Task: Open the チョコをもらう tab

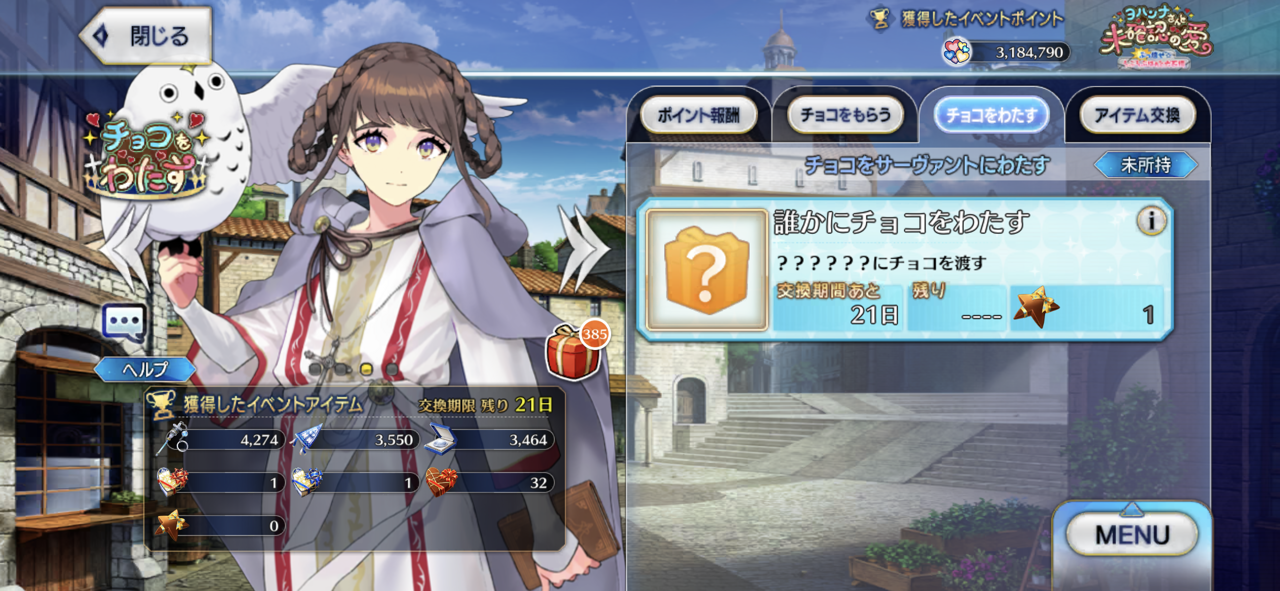Action: (846, 115)
